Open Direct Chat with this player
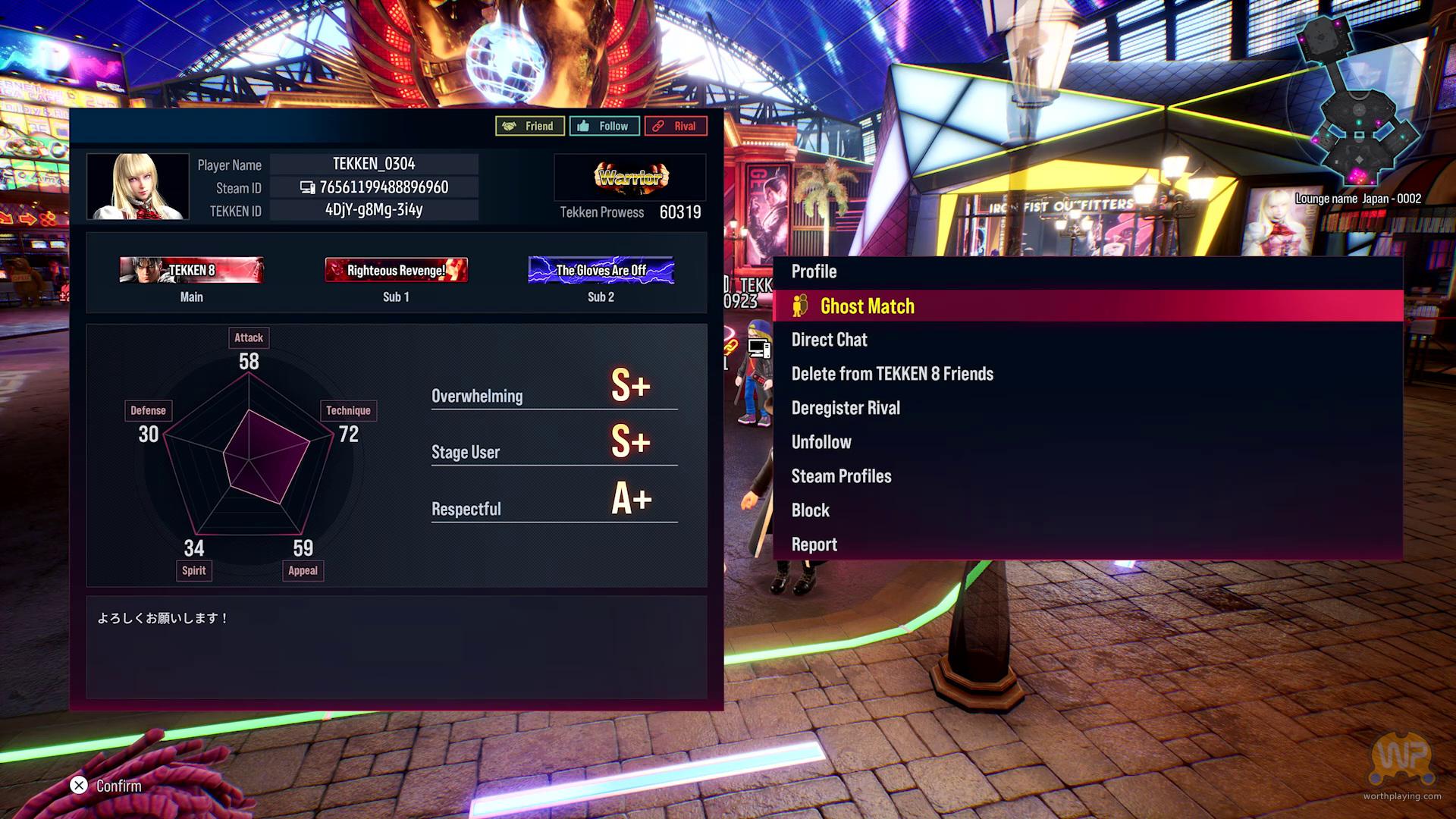Image resolution: width=1456 pixels, height=819 pixels. 829,340
